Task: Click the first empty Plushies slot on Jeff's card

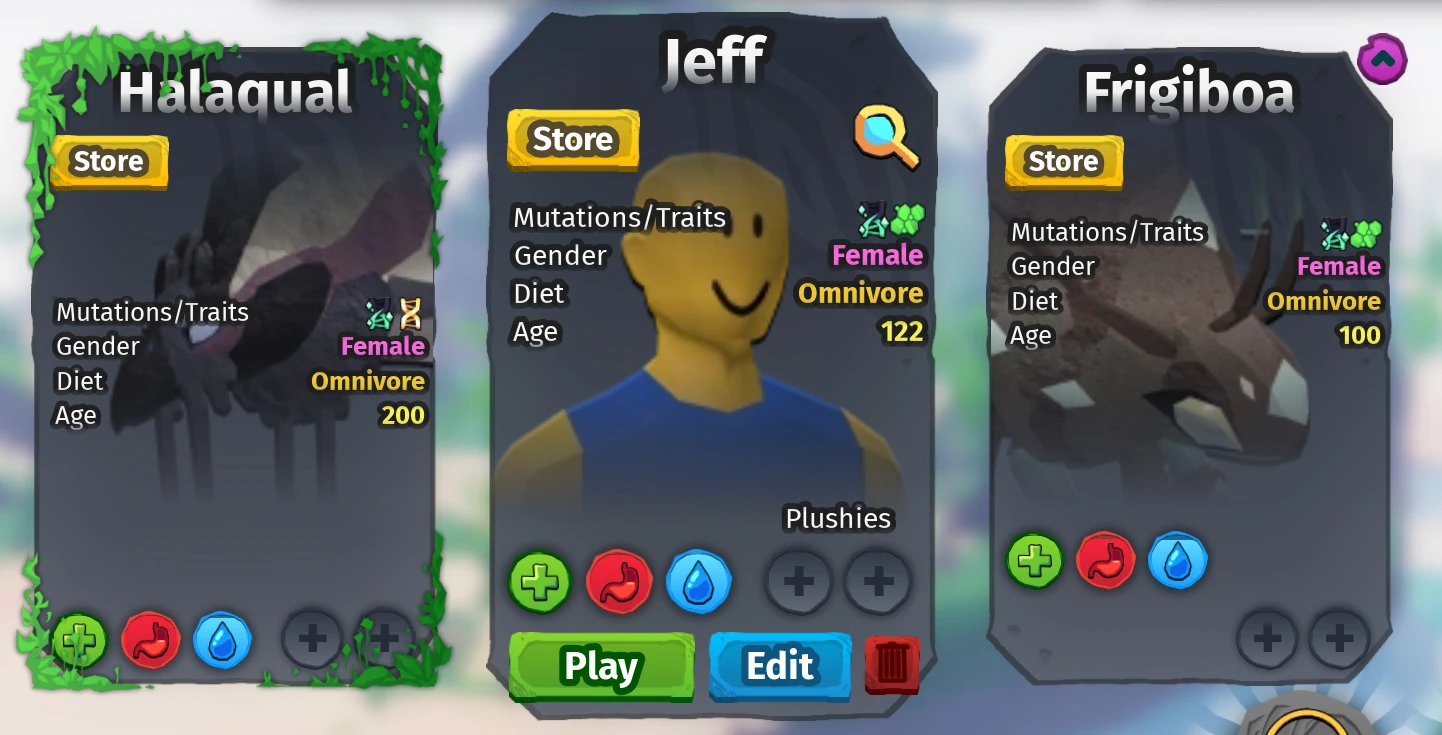Action: click(797, 580)
